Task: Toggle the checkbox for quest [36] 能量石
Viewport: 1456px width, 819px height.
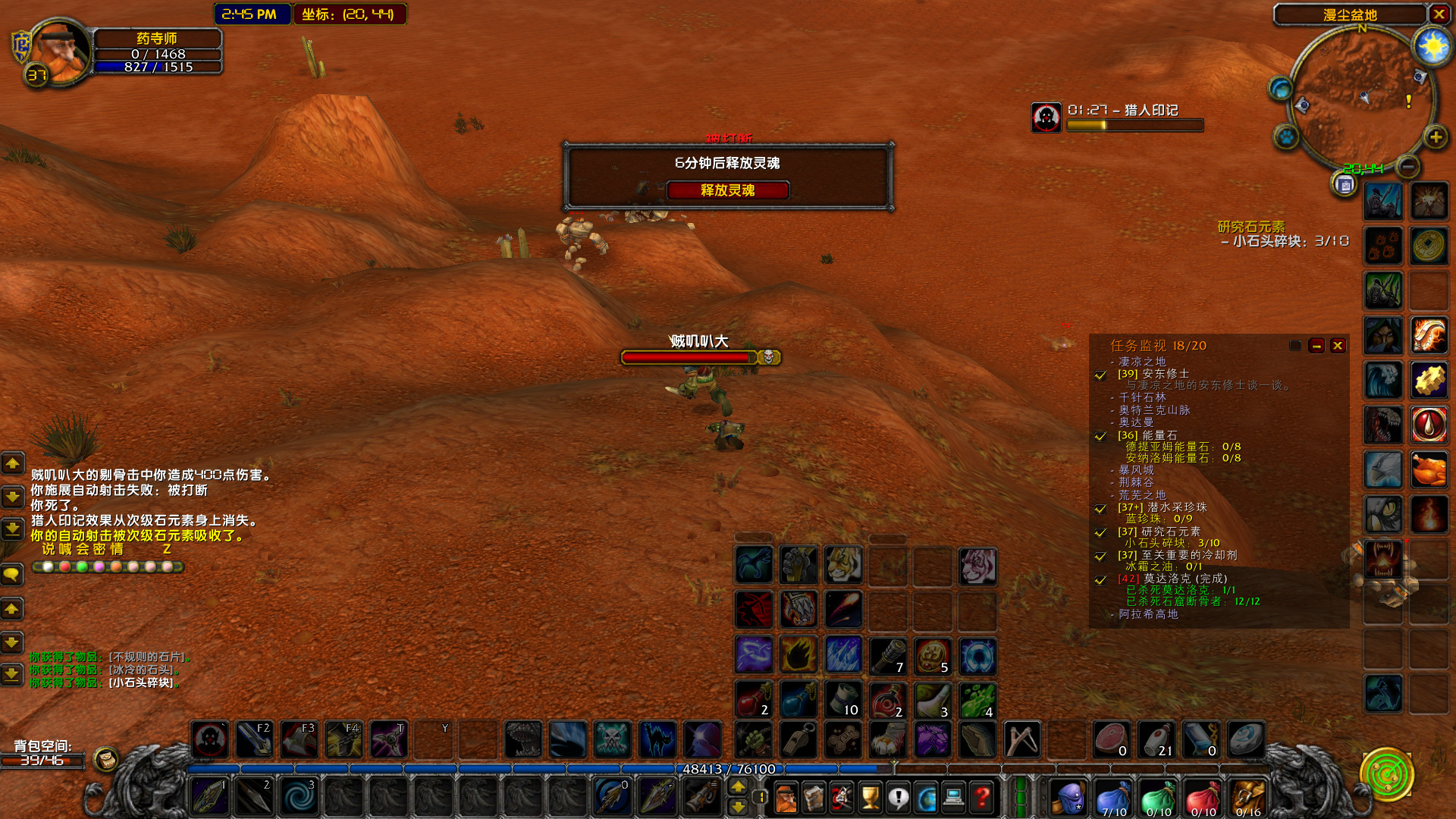Action: [x=1100, y=437]
